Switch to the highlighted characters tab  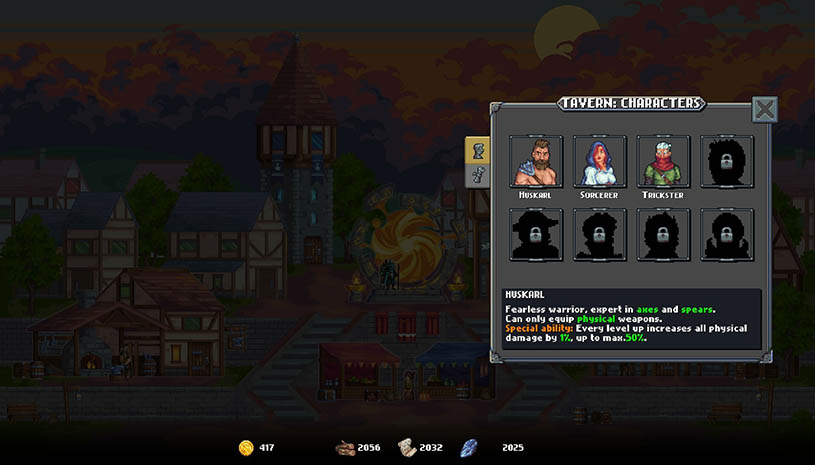[478, 151]
